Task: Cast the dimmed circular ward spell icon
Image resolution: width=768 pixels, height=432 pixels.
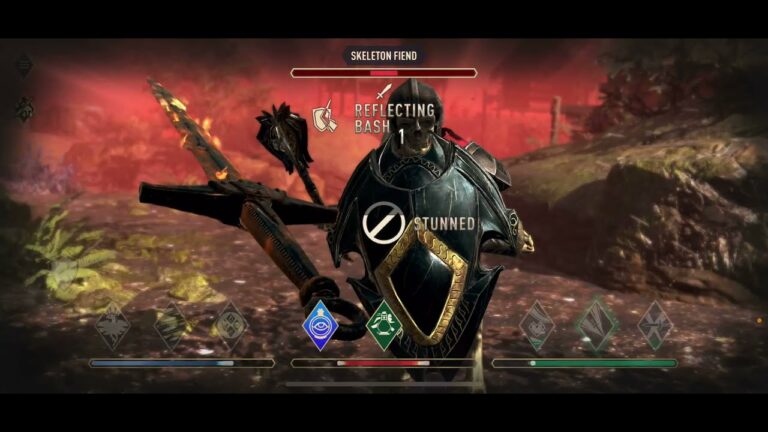Action: (x=231, y=326)
